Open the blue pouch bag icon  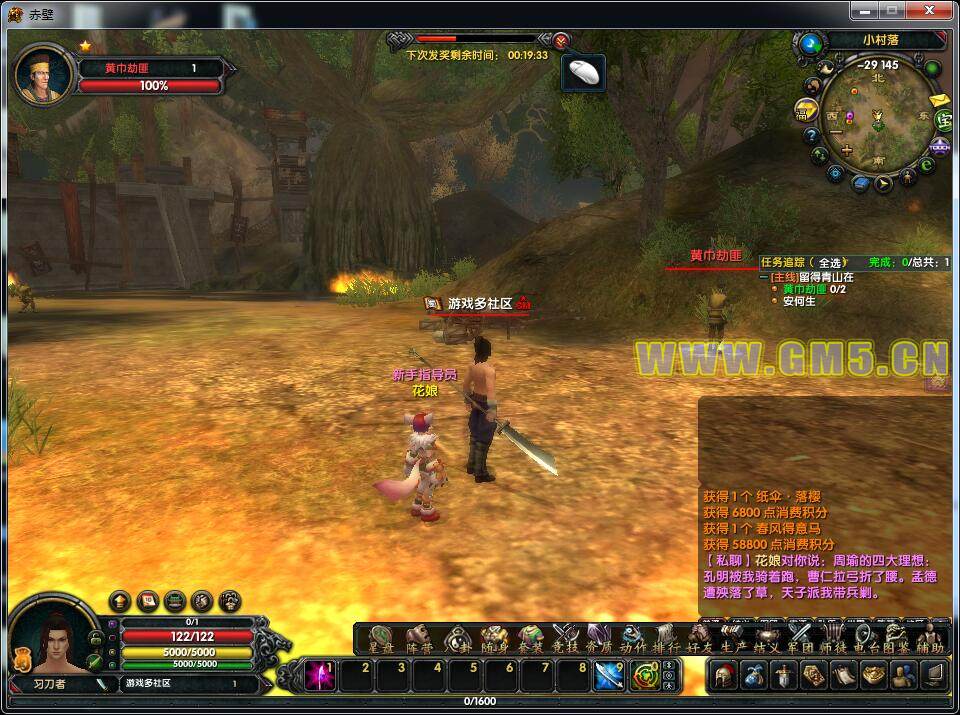(x=757, y=676)
